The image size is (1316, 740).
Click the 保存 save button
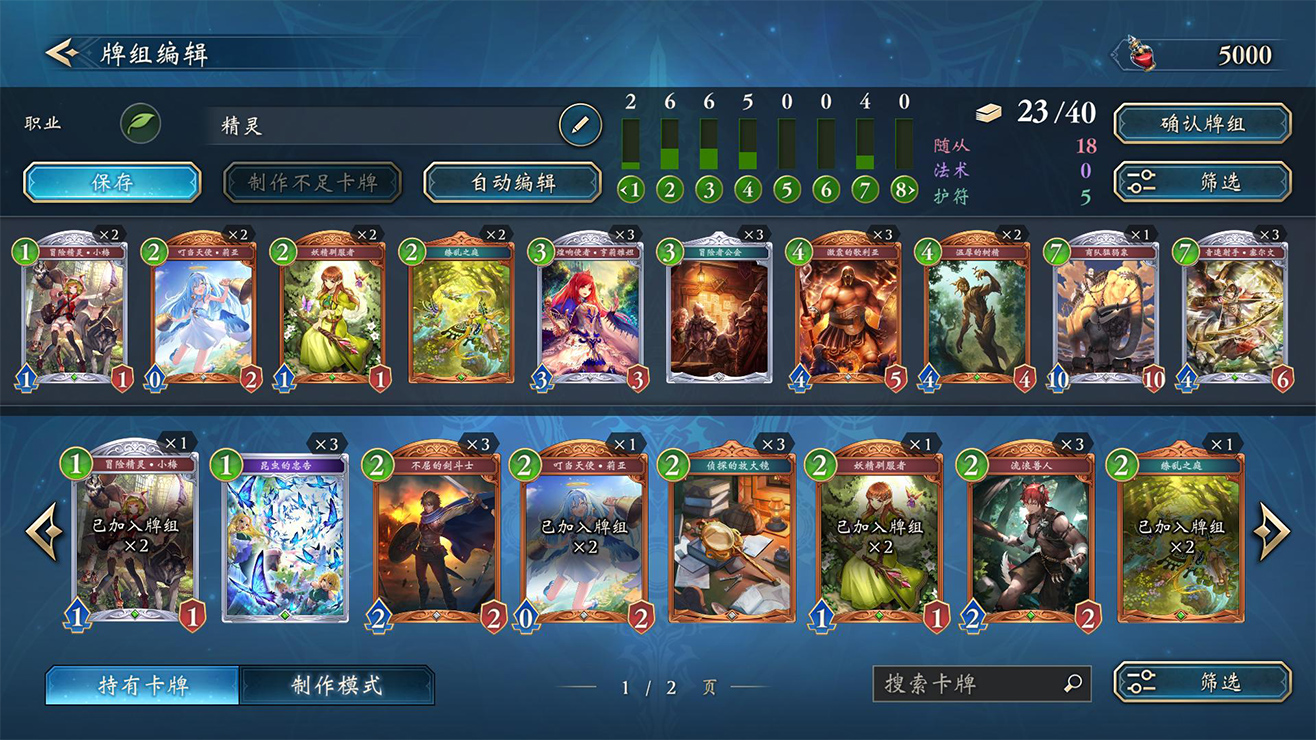point(112,183)
